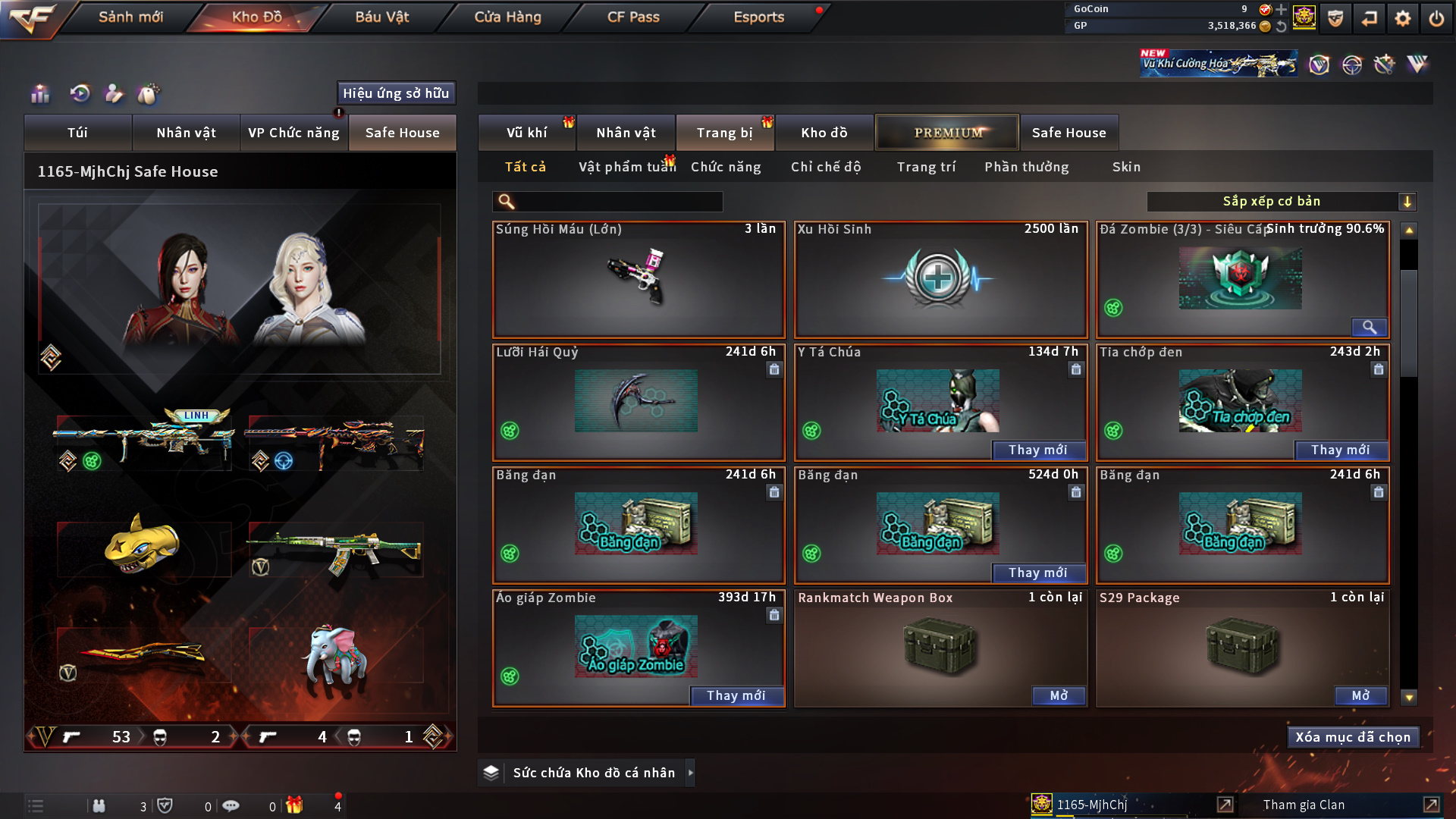Show the Skin category
Viewport: 1456px width, 819px height.
tap(1126, 167)
